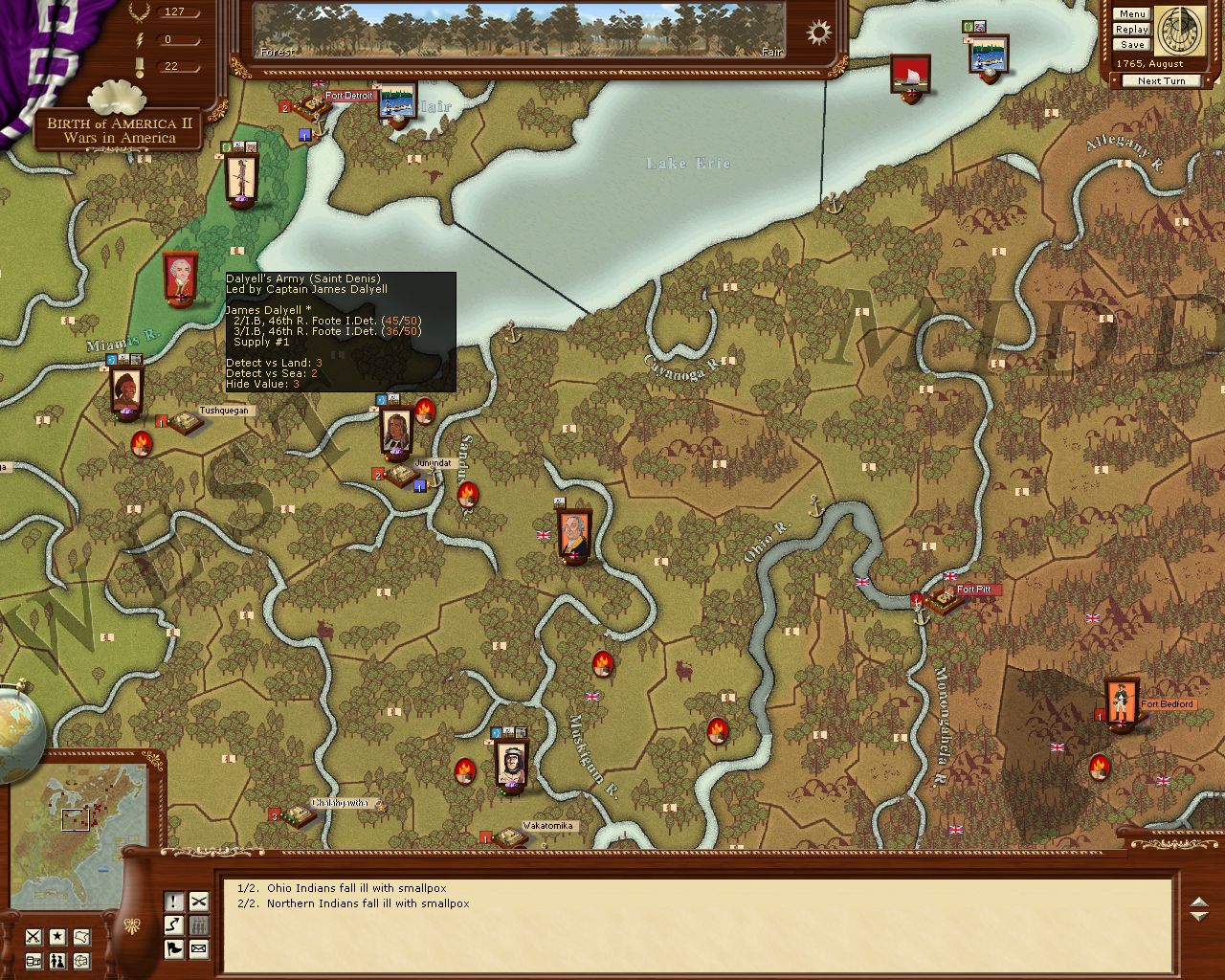Activate the two figures map filter
The image size is (1225, 980).
tap(58, 961)
